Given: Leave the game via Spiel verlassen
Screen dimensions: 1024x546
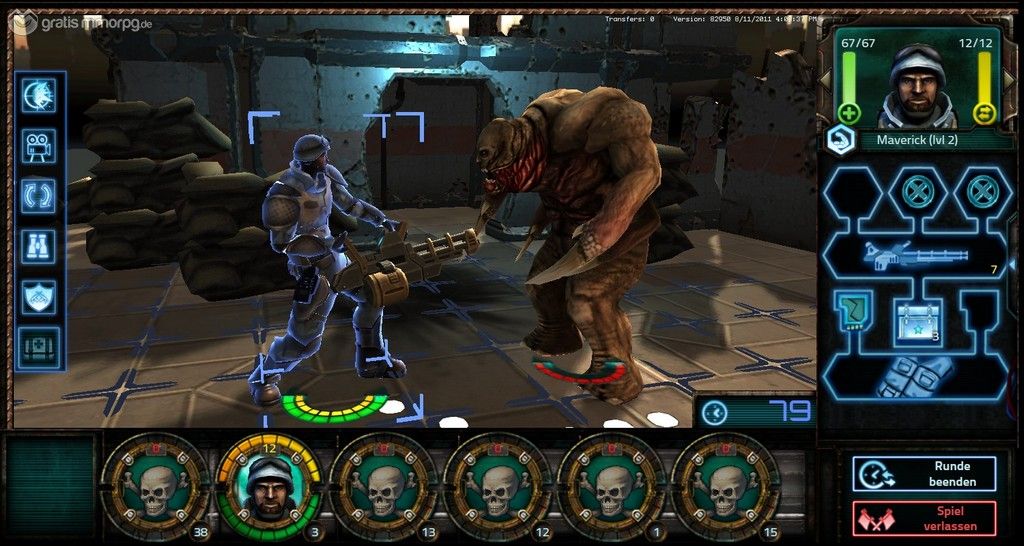Looking at the screenshot, I should (924, 518).
